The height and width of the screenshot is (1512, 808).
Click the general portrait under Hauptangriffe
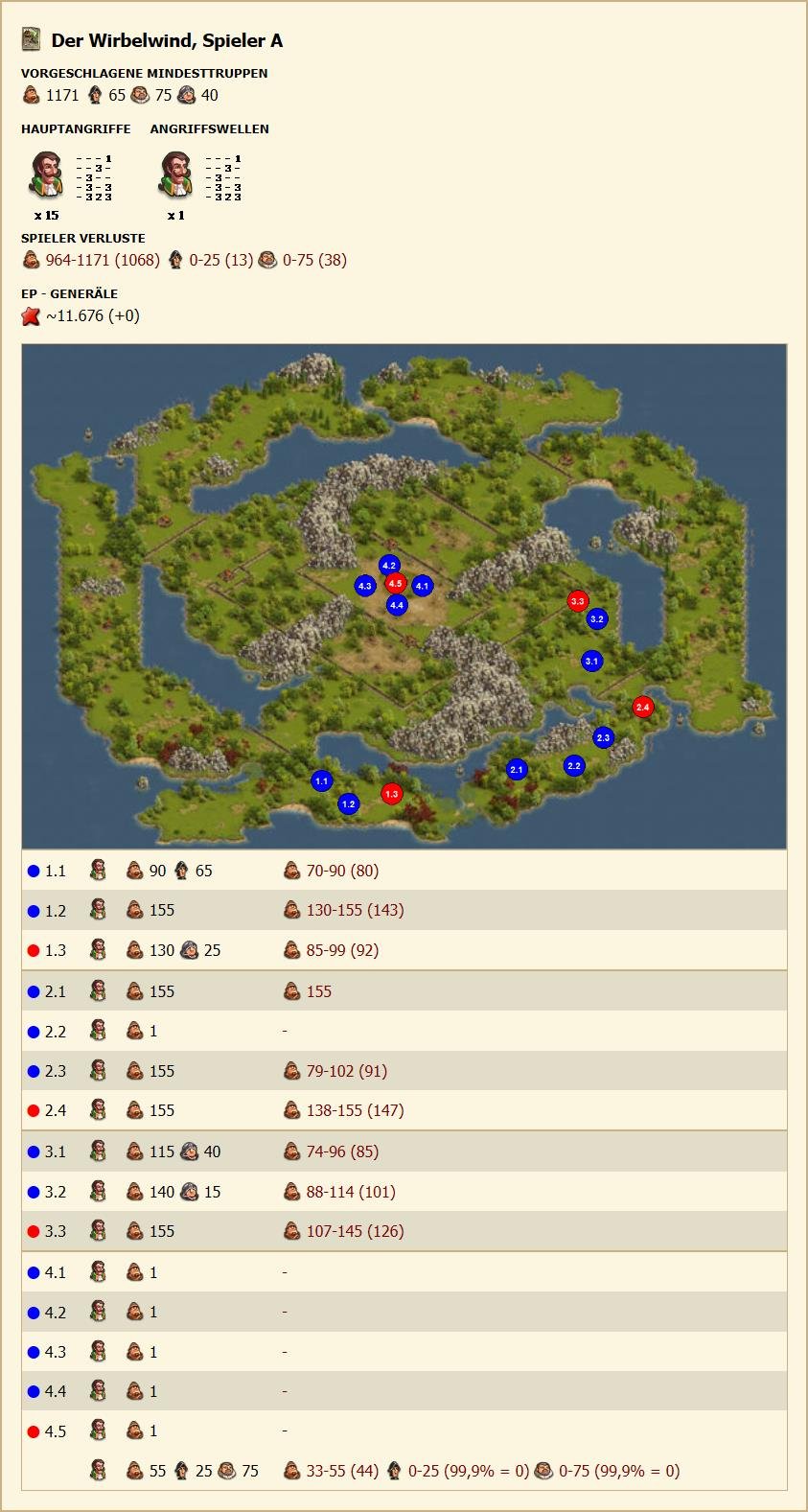[x=46, y=174]
